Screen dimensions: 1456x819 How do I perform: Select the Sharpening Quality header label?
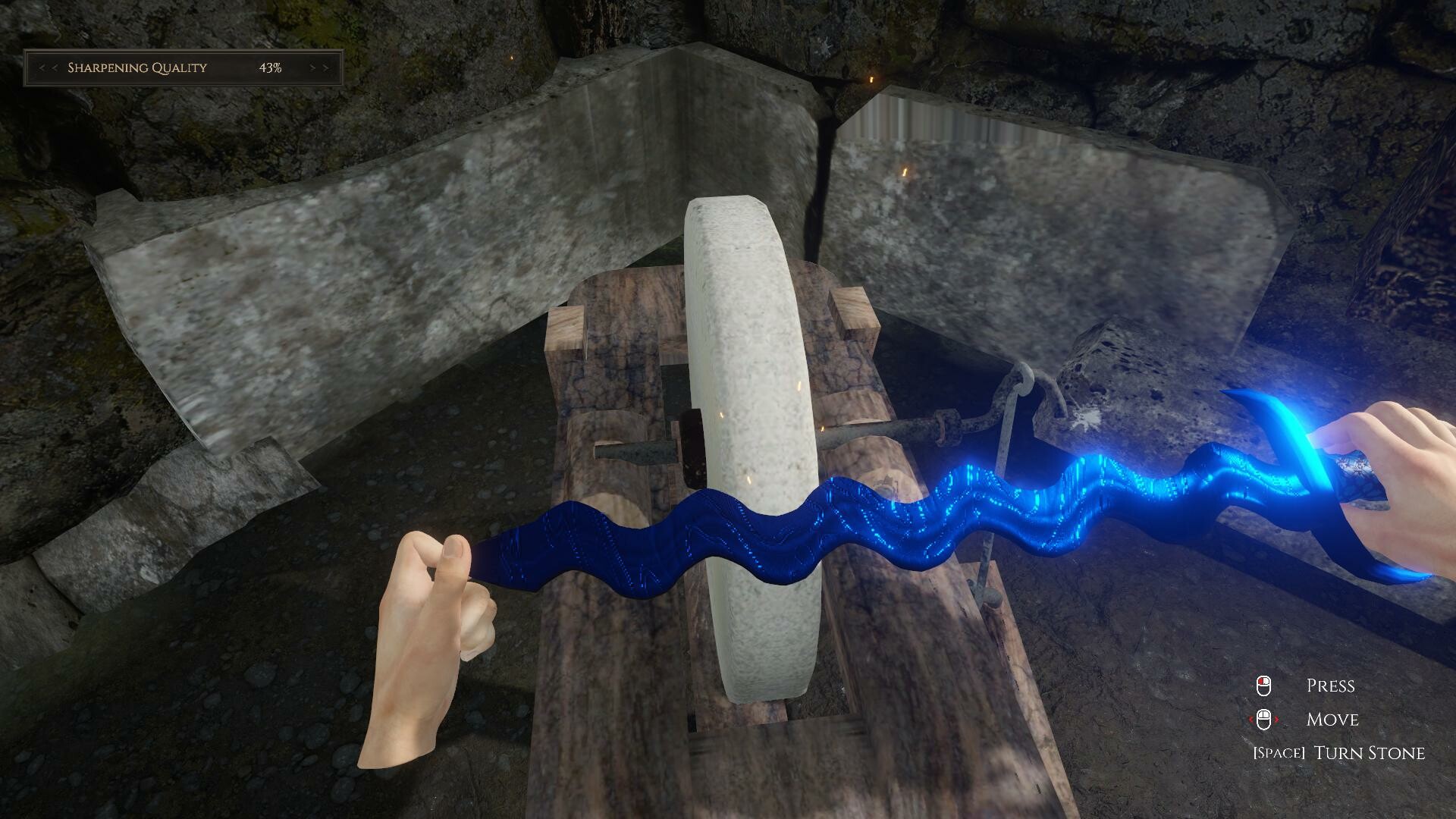pyautogui.click(x=137, y=67)
